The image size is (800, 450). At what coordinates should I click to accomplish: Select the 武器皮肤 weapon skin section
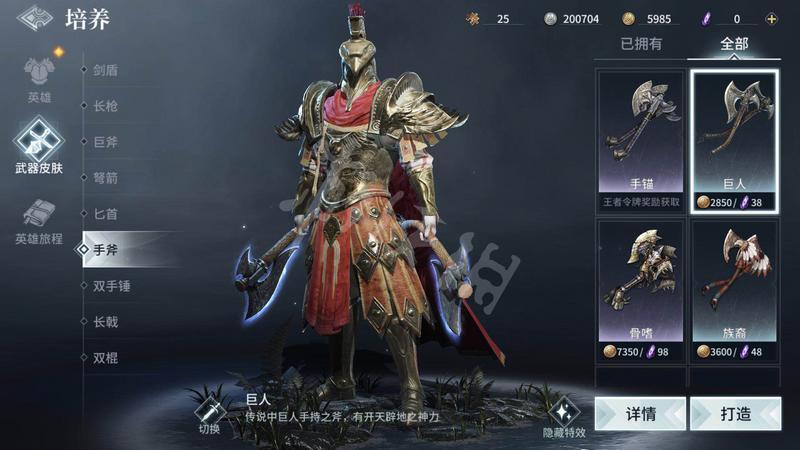pos(39,146)
